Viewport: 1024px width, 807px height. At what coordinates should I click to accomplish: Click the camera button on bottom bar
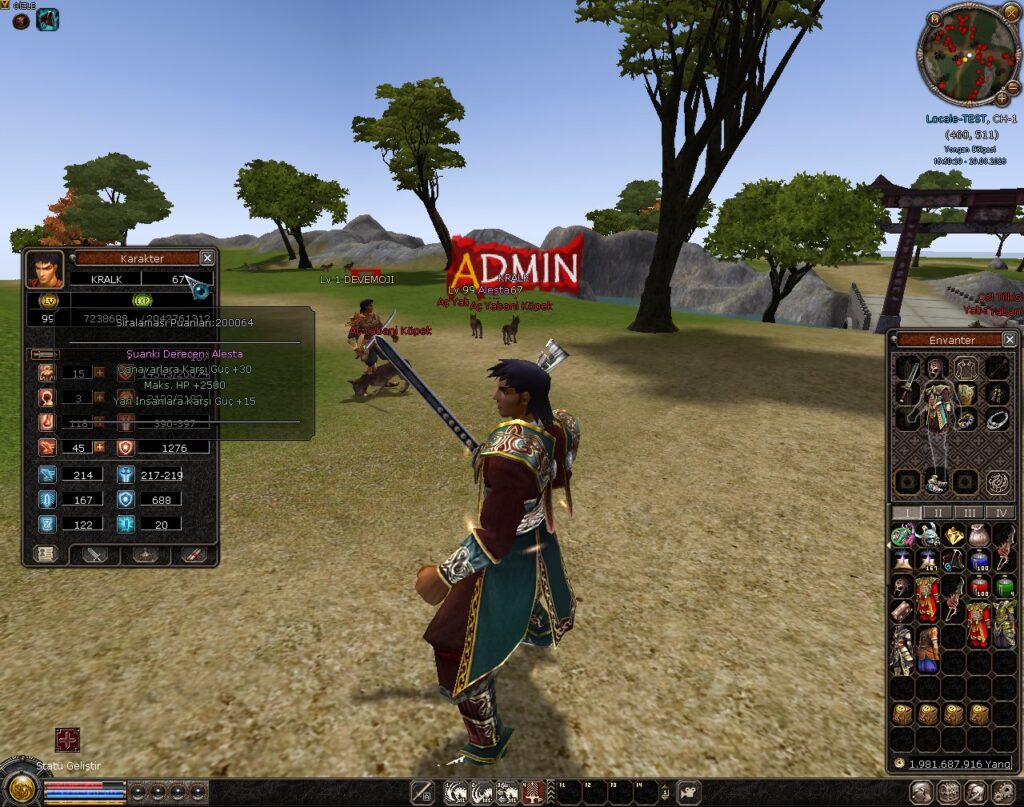690,793
